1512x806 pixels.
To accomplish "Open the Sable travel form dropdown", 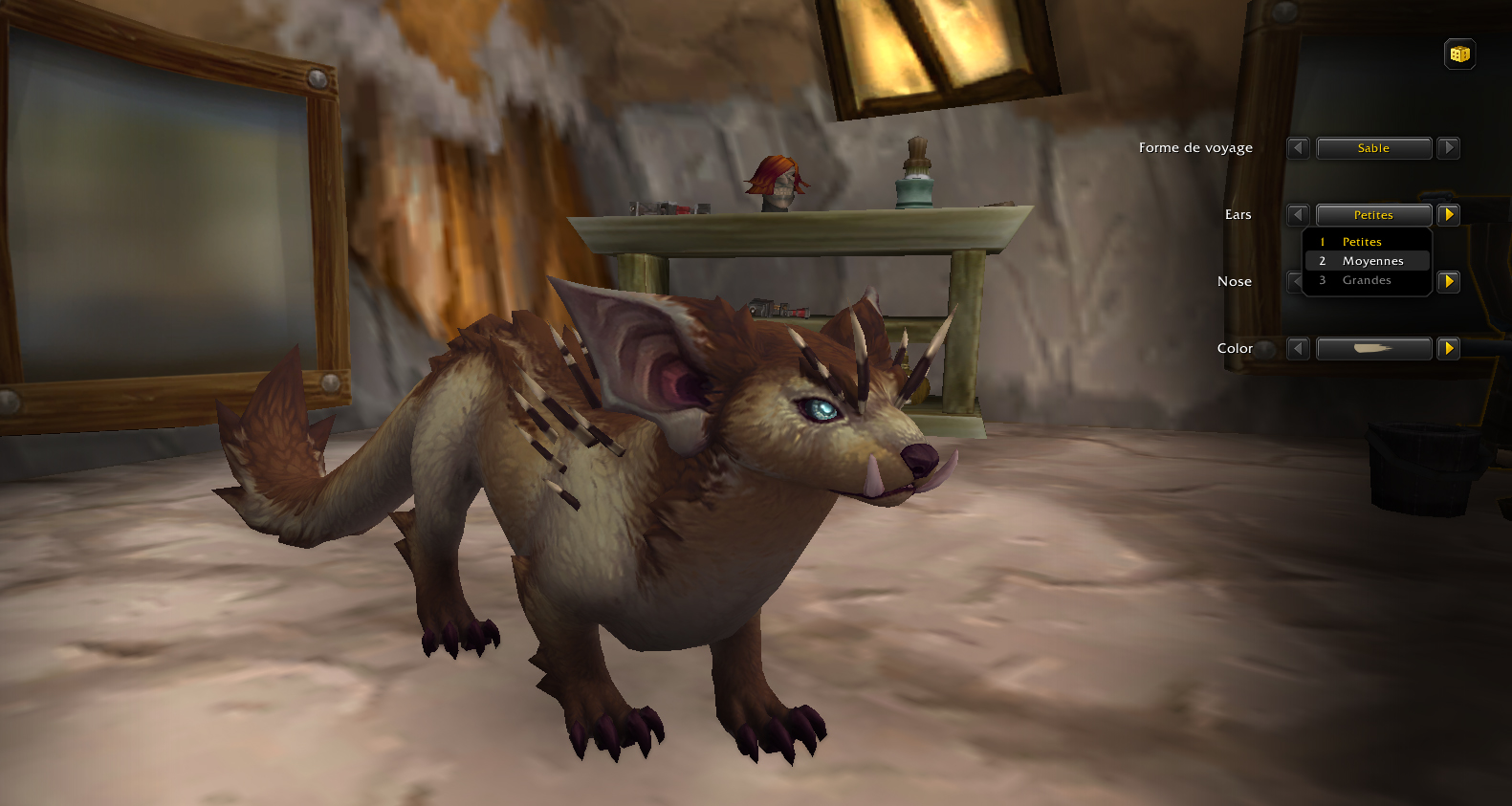I will click(x=1374, y=148).
